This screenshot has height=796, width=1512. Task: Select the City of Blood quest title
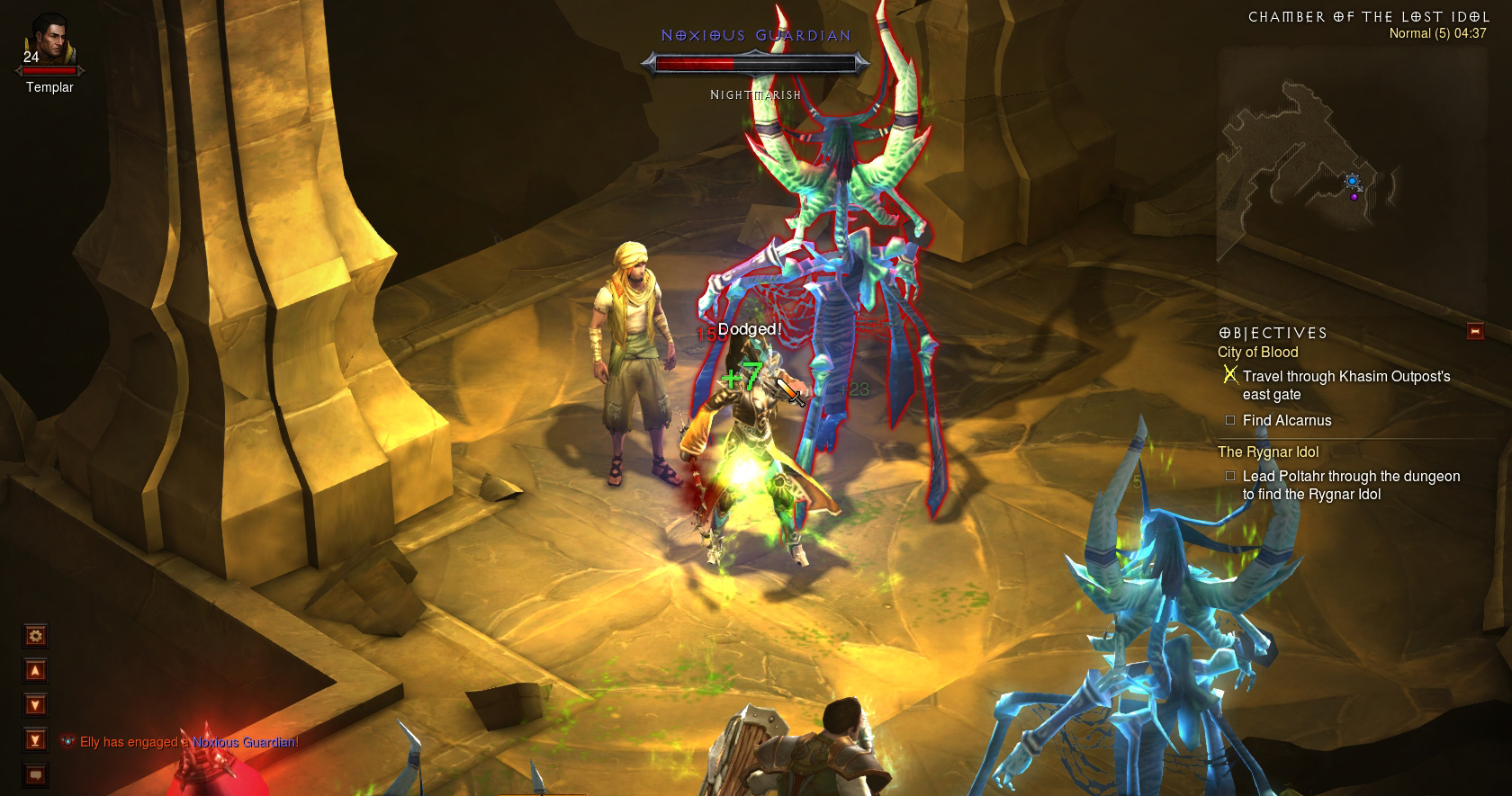pyautogui.click(x=1257, y=353)
